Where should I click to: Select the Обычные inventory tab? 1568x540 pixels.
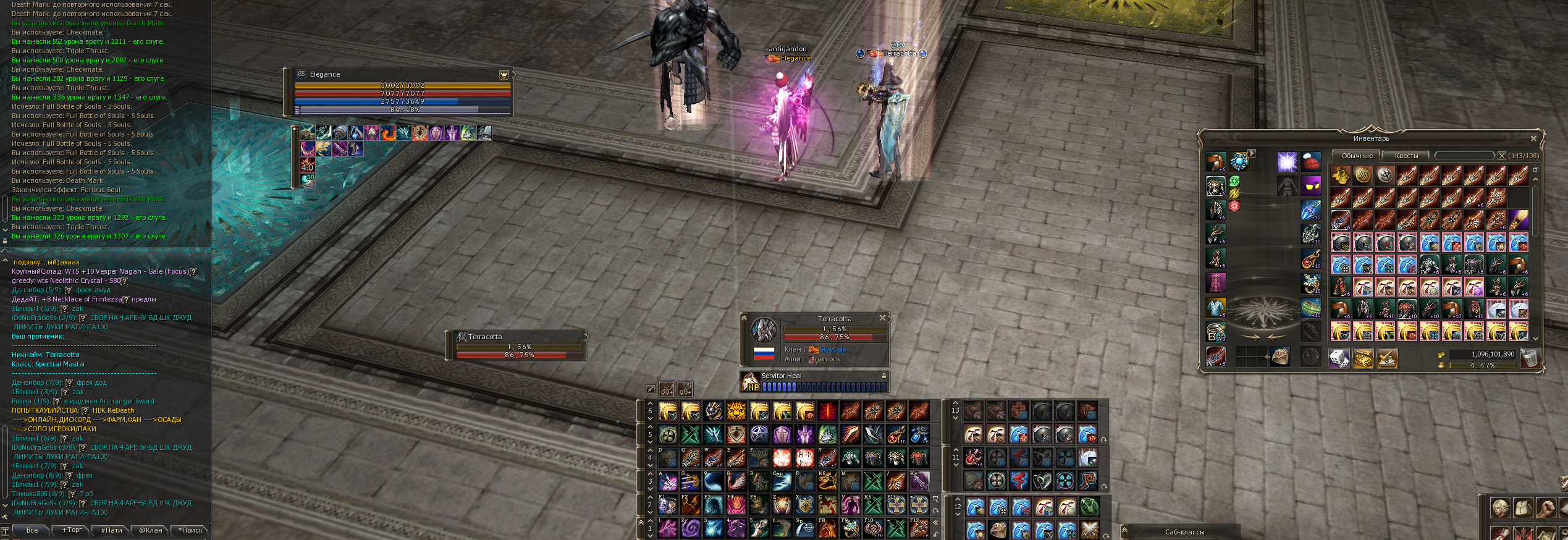click(x=1357, y=156)
